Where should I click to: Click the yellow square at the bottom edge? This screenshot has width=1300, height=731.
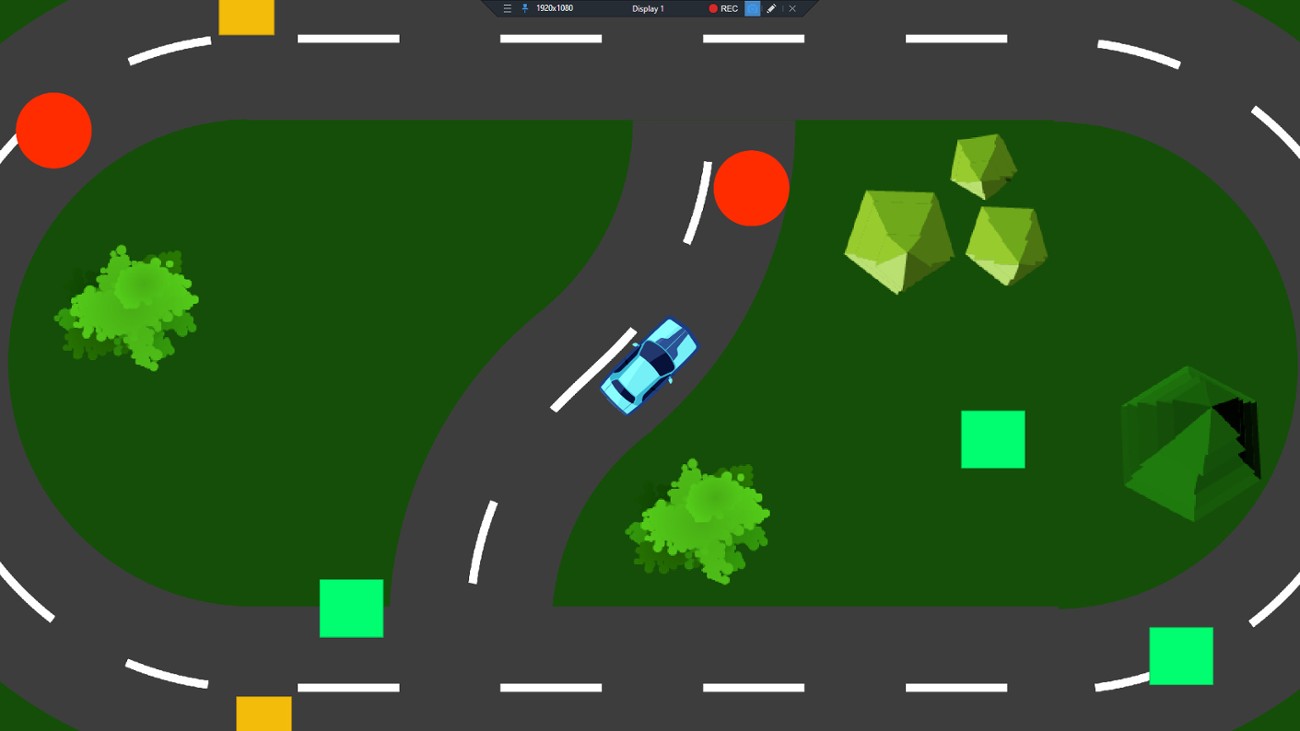click(262, 715)
